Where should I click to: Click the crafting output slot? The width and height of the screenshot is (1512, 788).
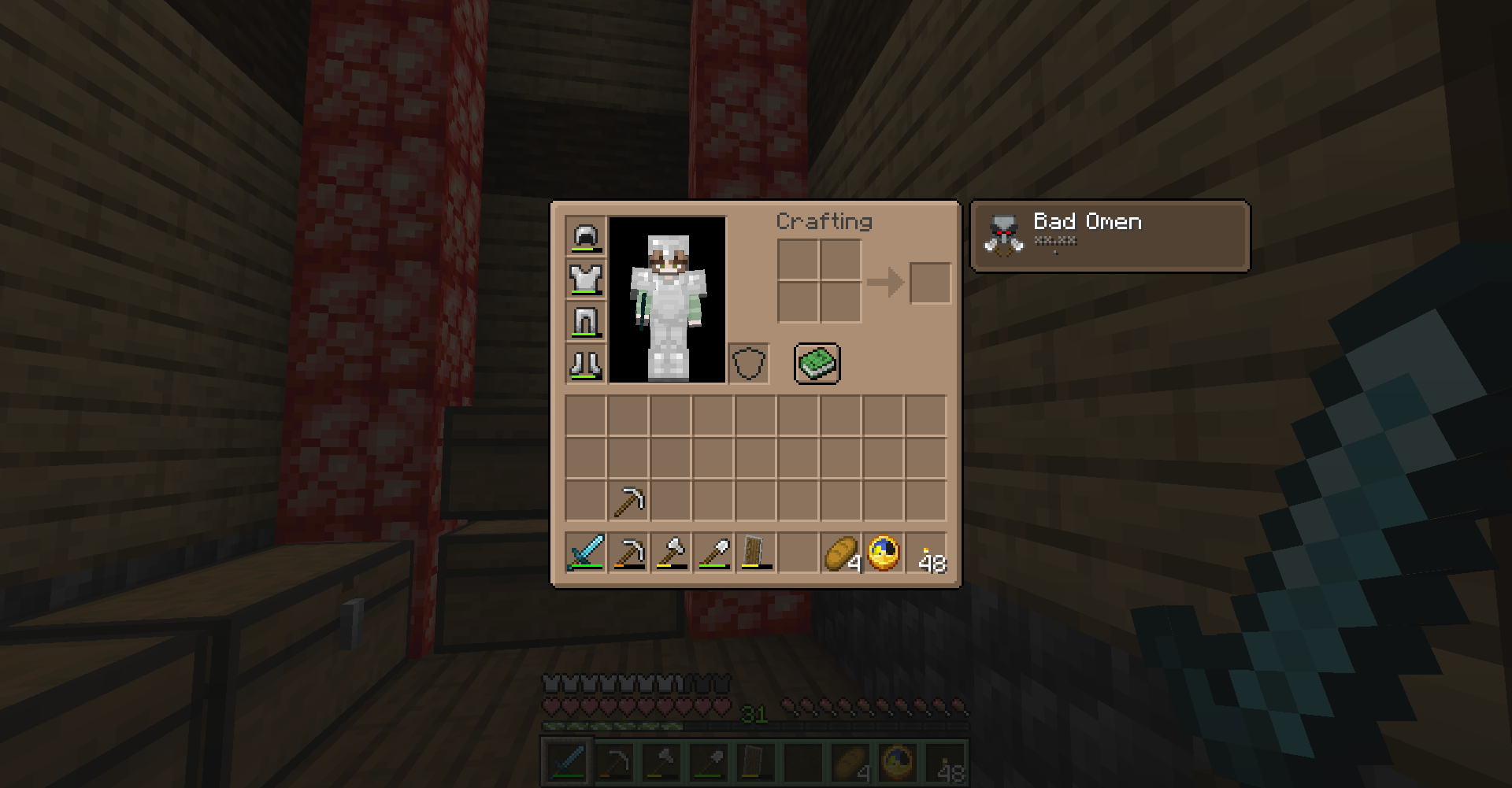pyautogui.click(x=929, y=283)
